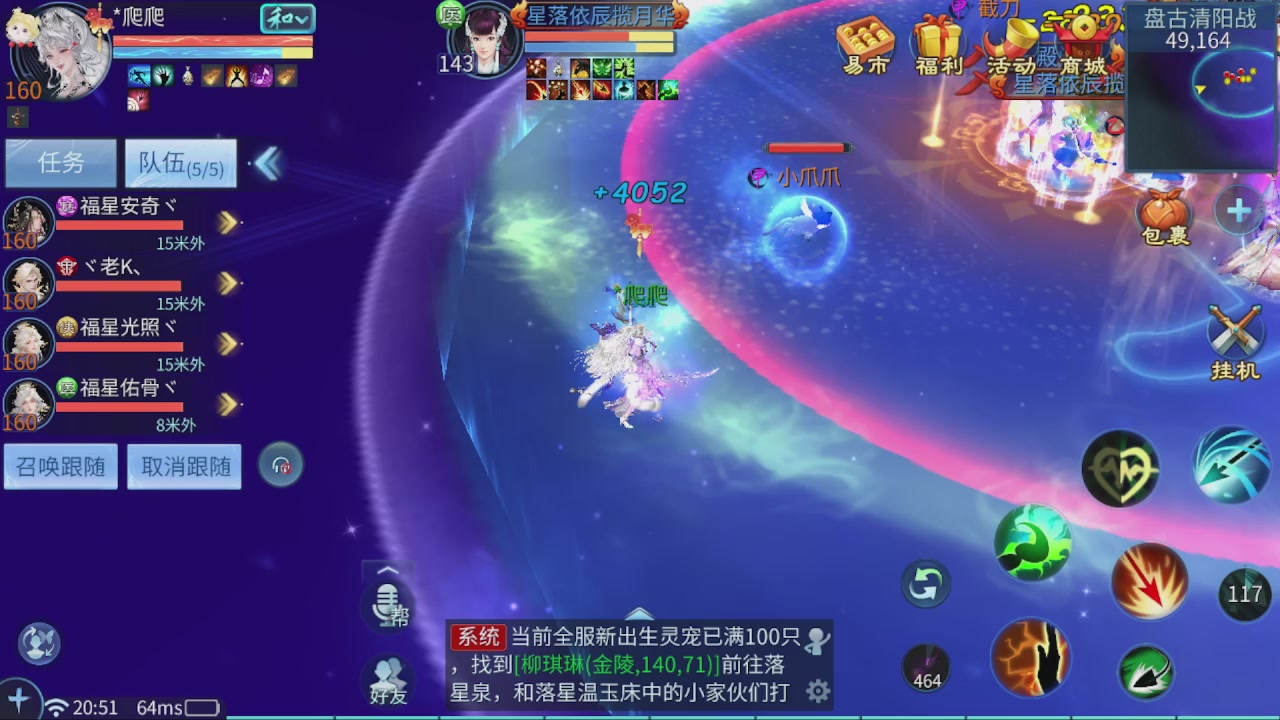Image resolution: width=1280 pixels, height=720 pixels.
Task: Toggle skill sets with circular arrows icon
Action: click(x=924, y=584)
